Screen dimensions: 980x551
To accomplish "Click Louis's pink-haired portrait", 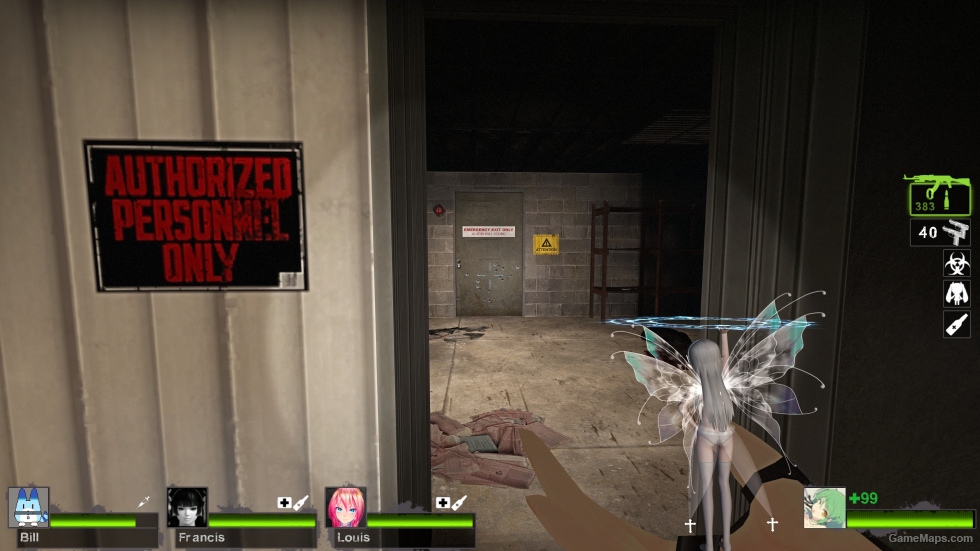I will point(345,508).
